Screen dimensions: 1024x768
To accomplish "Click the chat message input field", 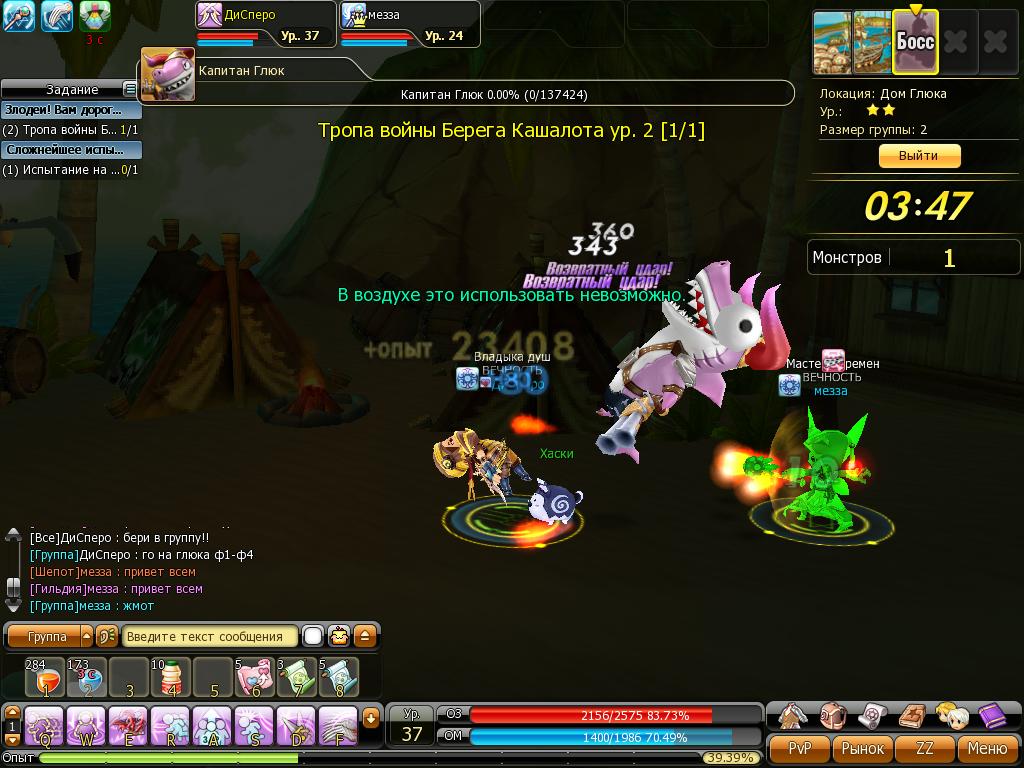I will (x=211, y=636).
